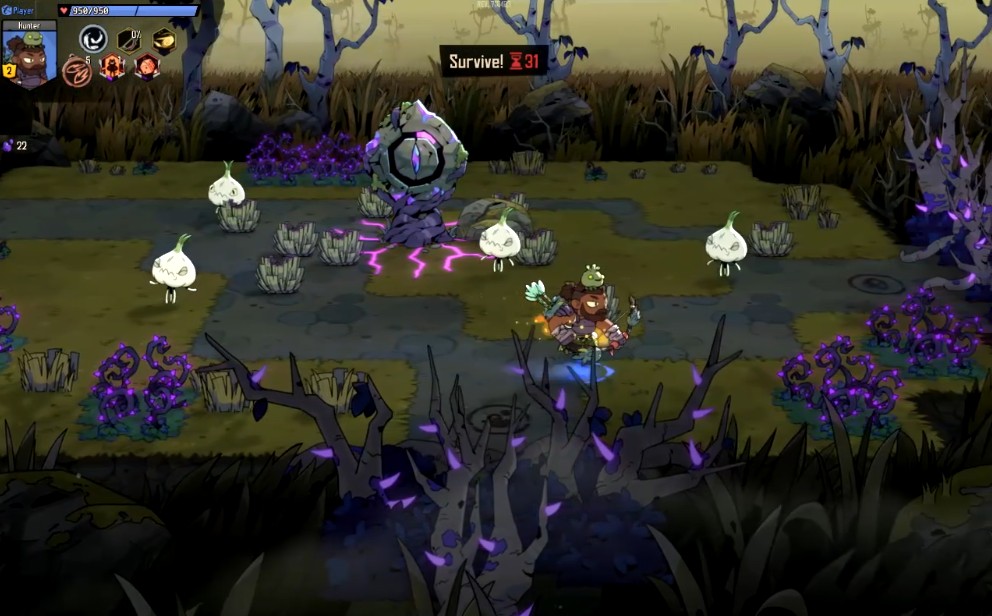
Task: Click the Survive! objective tracker
Action: (493, 61)
